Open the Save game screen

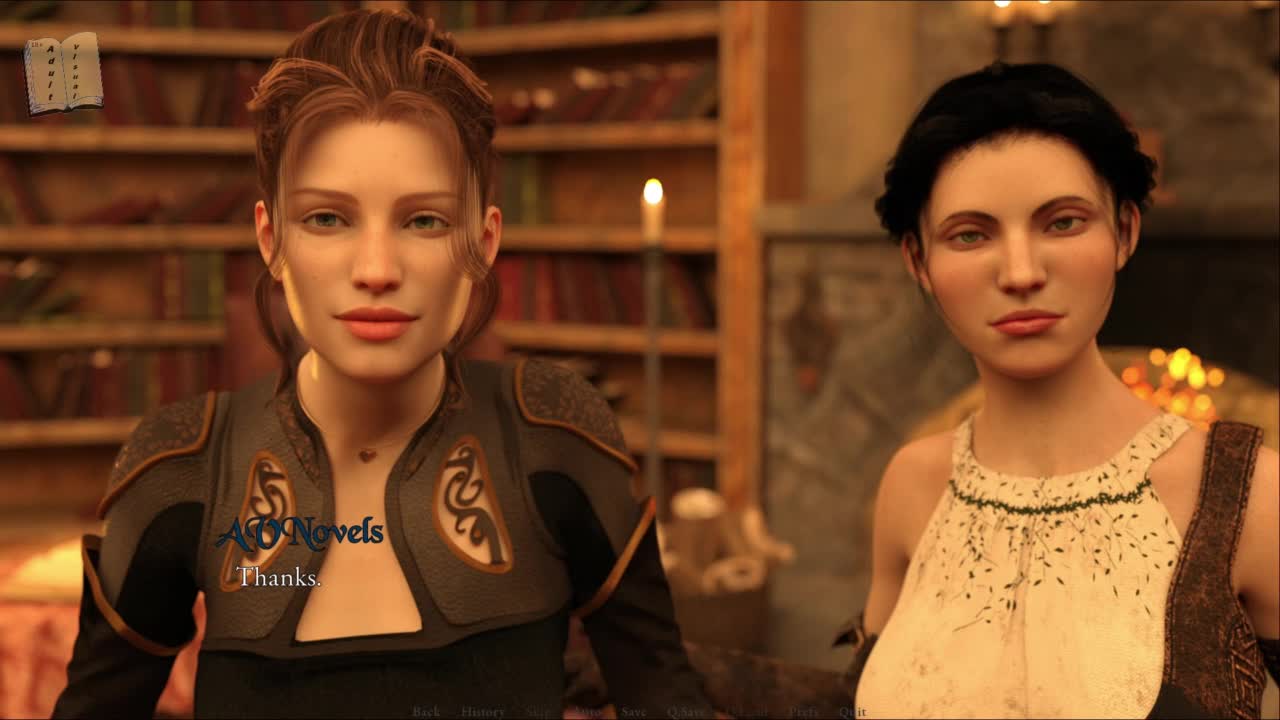click(x=633, y=712)
